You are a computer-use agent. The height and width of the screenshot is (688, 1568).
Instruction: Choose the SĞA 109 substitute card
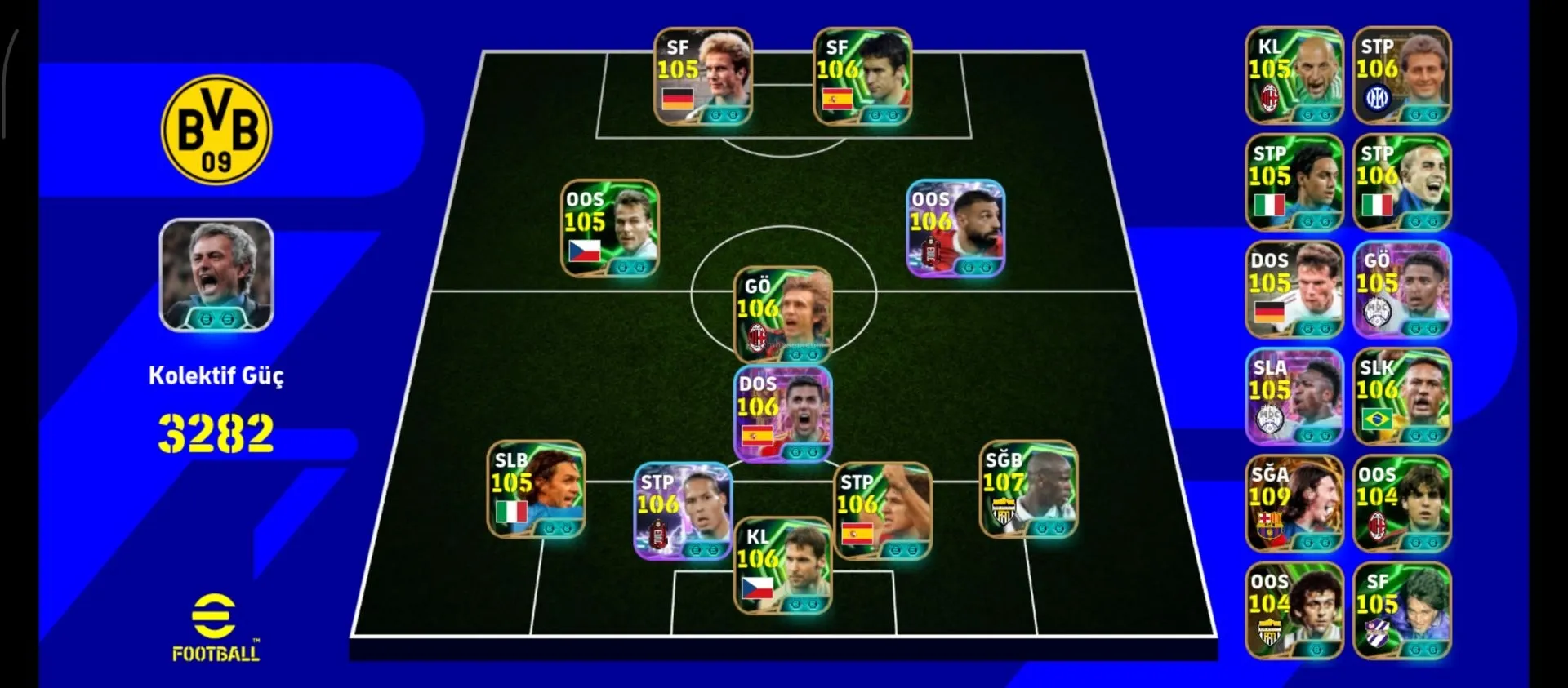(x=1294, y=504)
